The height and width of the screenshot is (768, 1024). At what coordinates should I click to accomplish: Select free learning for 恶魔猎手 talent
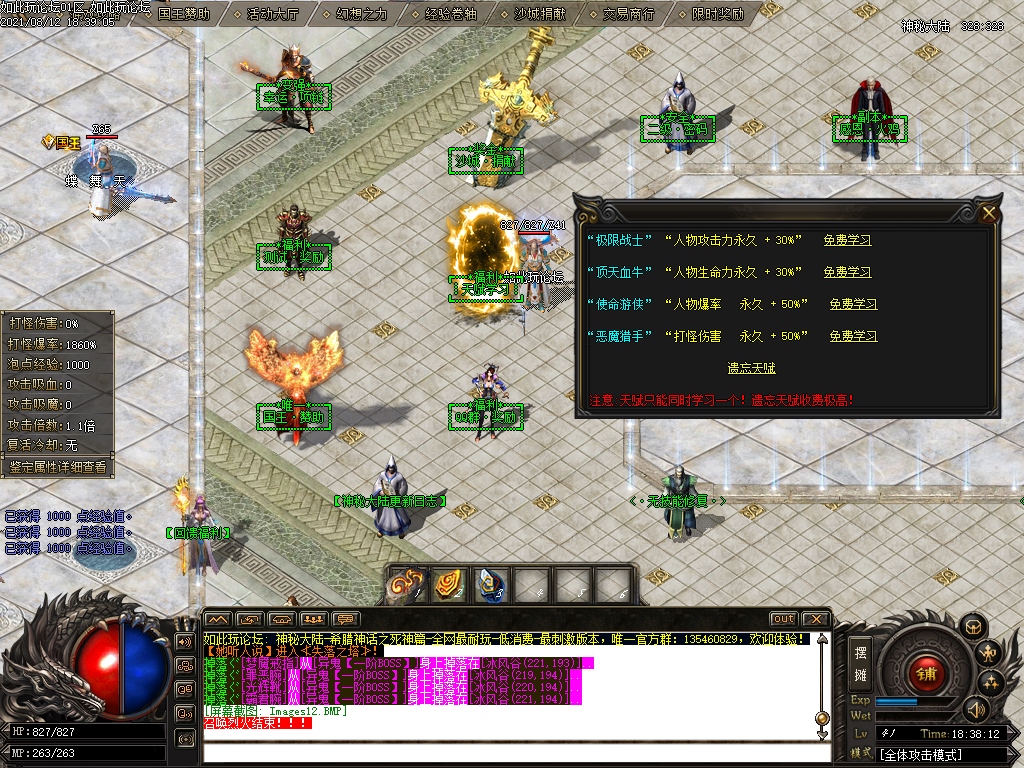853,336
